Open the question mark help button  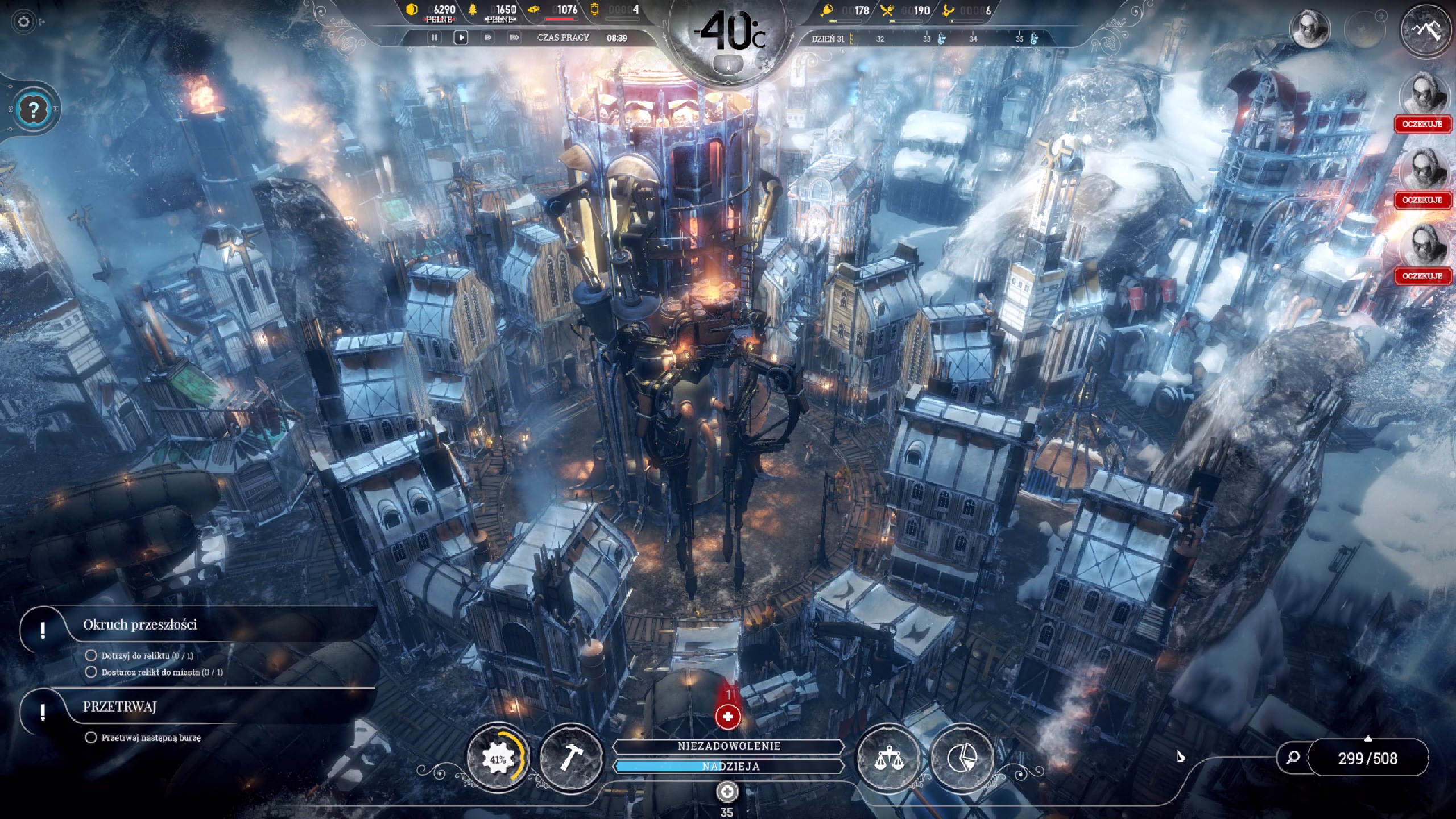[32, 109]
